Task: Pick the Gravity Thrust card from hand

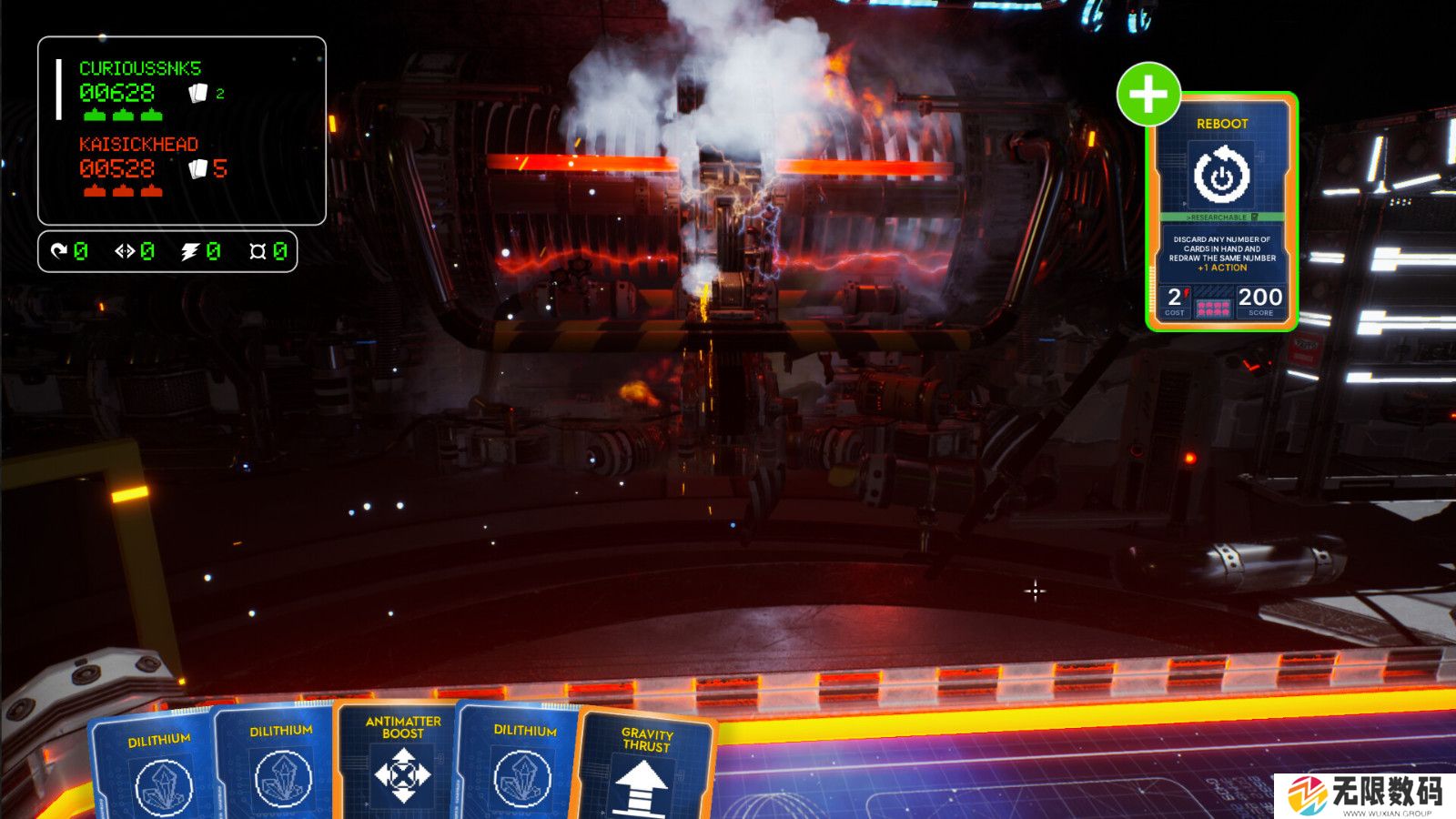Action: coord(643,767)
